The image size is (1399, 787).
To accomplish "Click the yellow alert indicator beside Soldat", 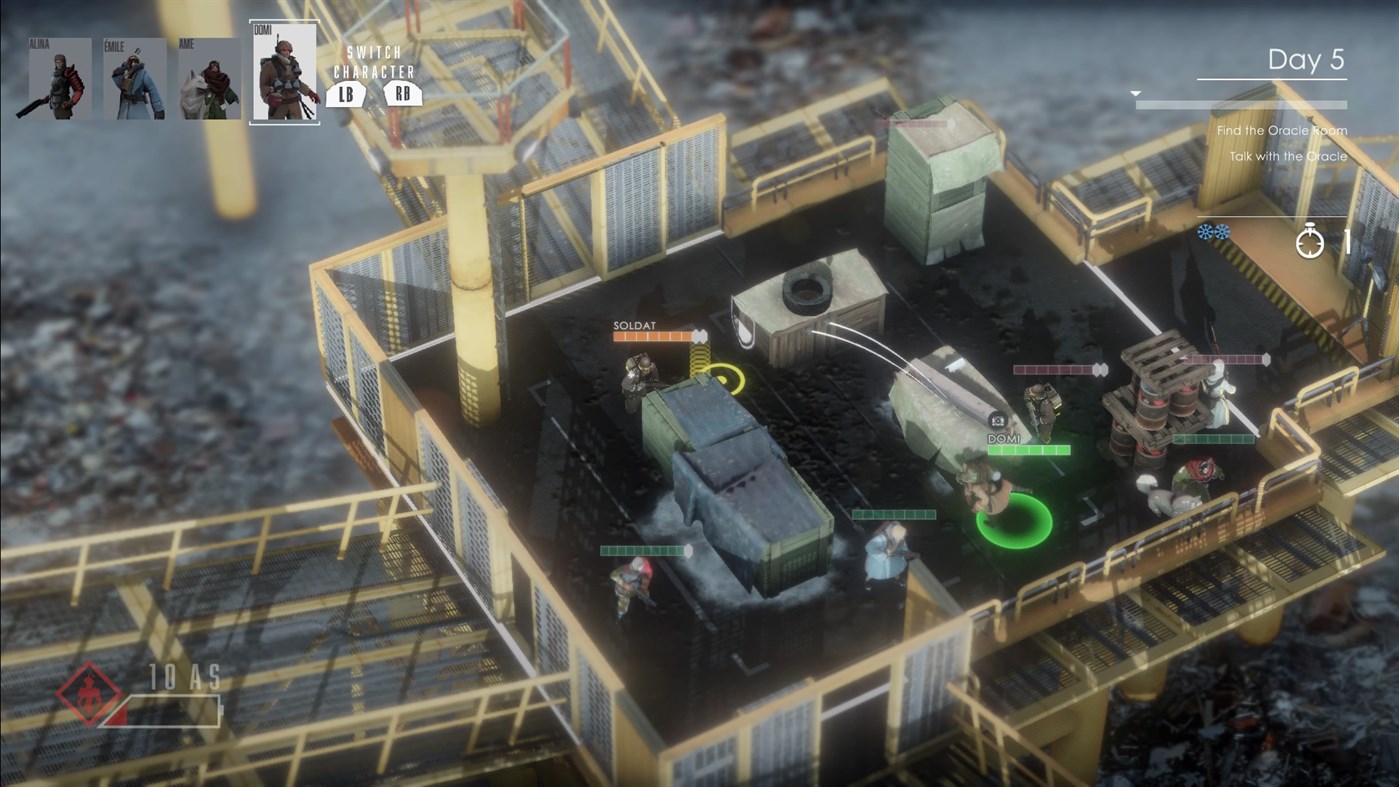I will (x=723, y=380).
